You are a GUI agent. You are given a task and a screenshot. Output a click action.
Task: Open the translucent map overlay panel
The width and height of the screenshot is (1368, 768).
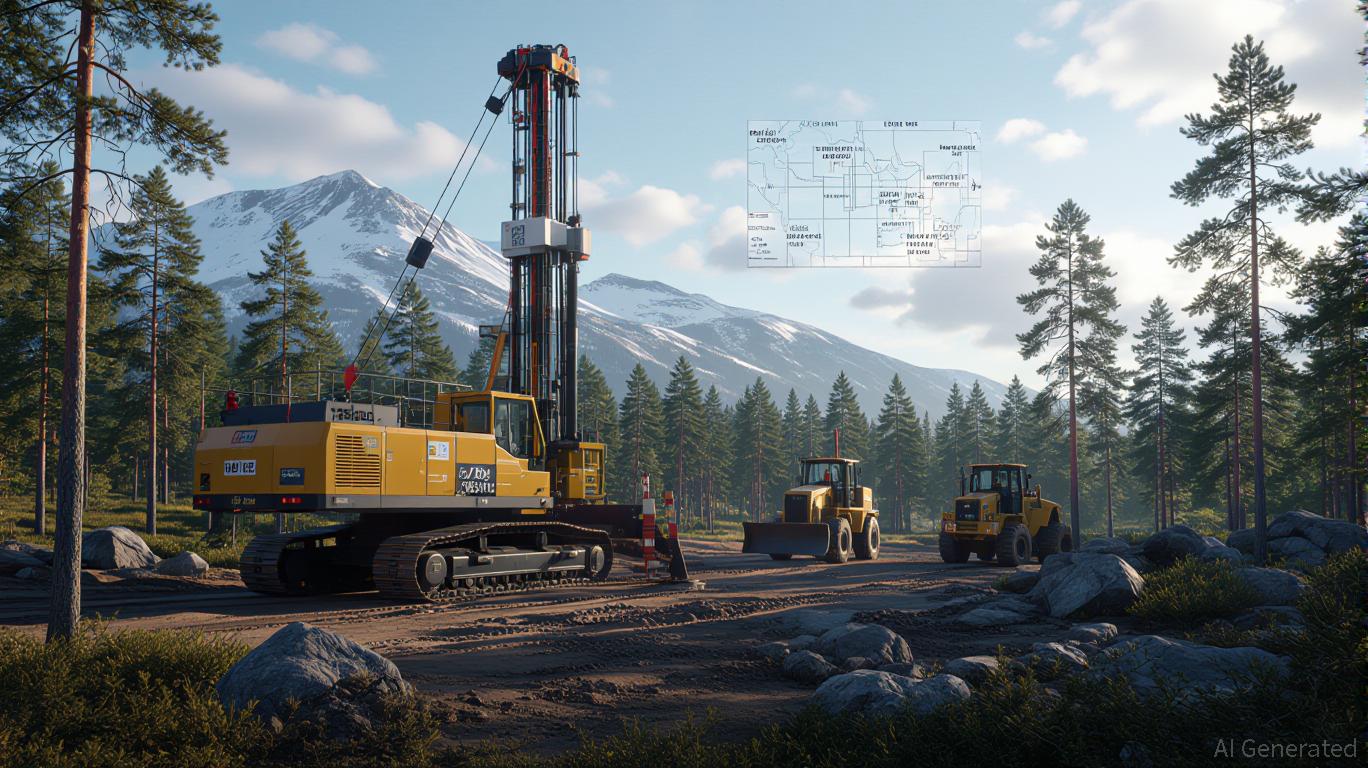(863, 193)
